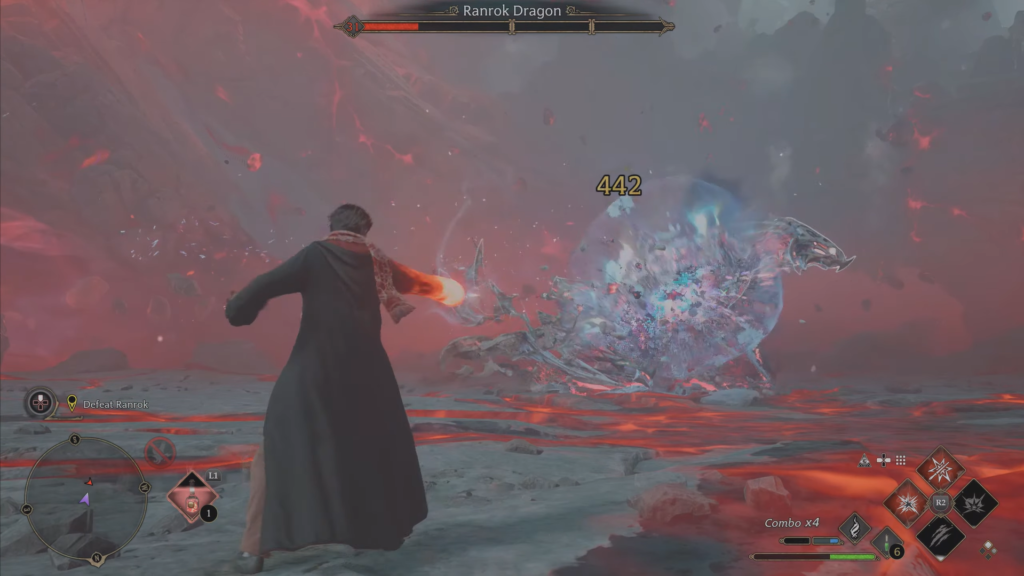The width and height of the screenshot is (1024, 576).
Task: Select the greyed-out spiky burst spell slot
Action: coord(974,502)
